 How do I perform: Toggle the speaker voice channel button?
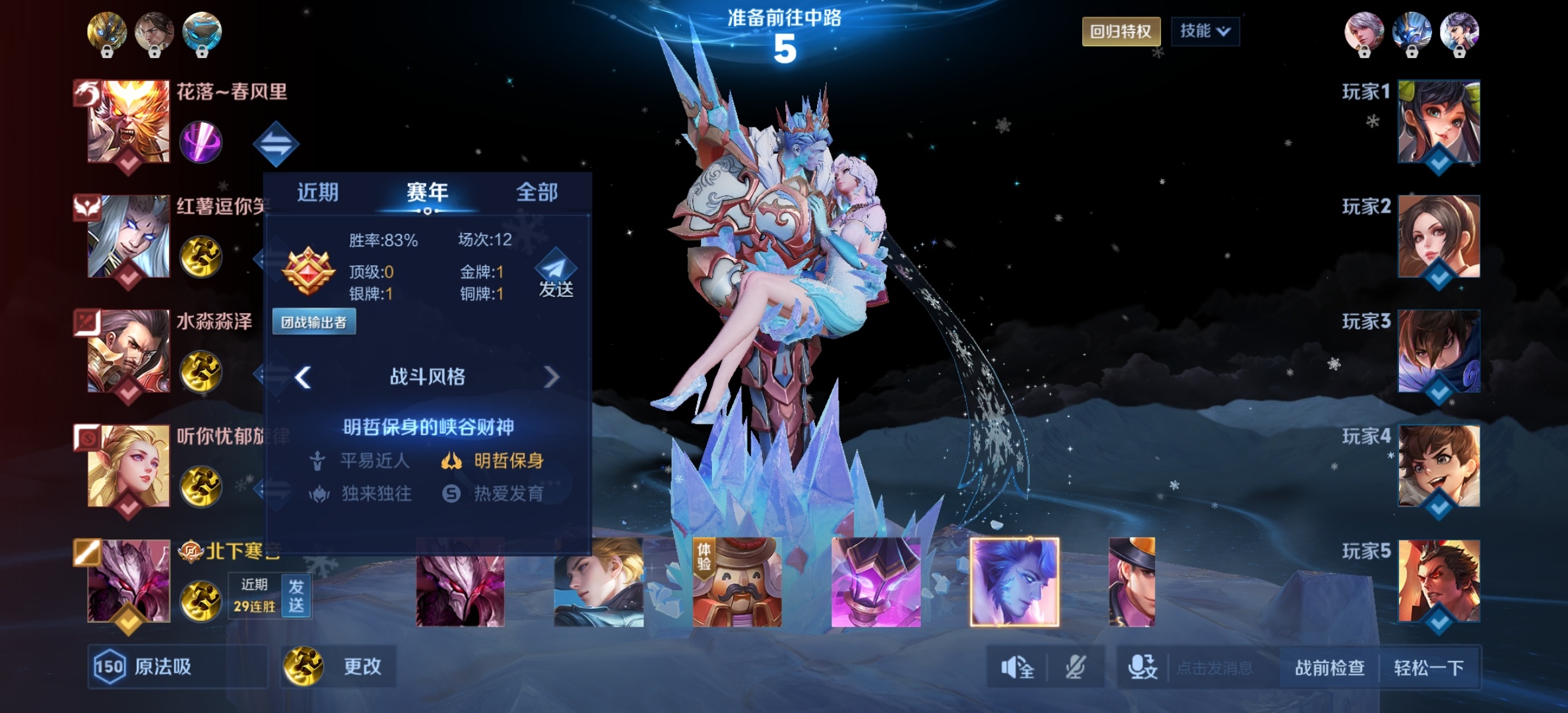tap(1017, 668)
